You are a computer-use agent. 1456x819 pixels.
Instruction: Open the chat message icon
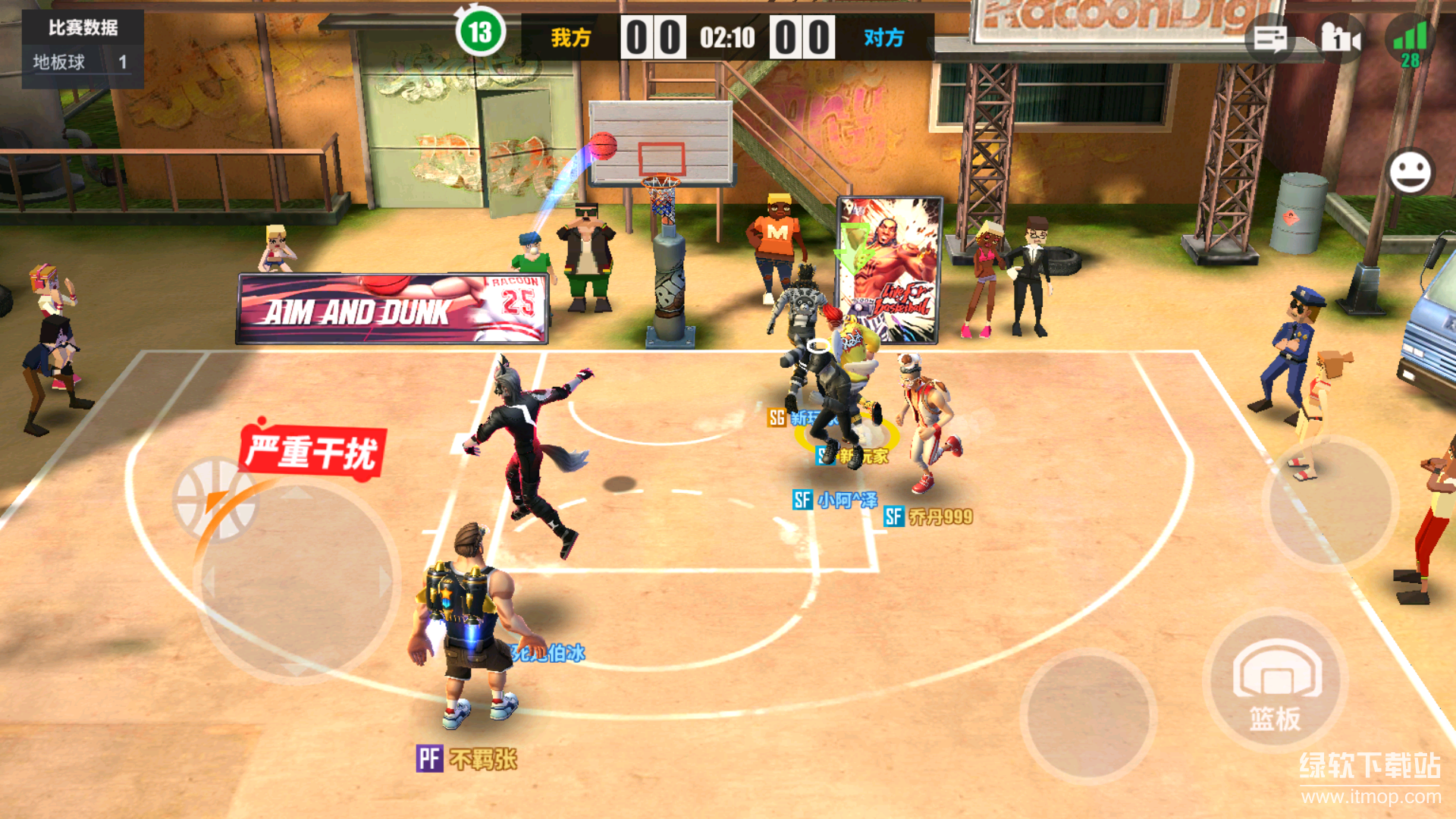(1270, 38)
